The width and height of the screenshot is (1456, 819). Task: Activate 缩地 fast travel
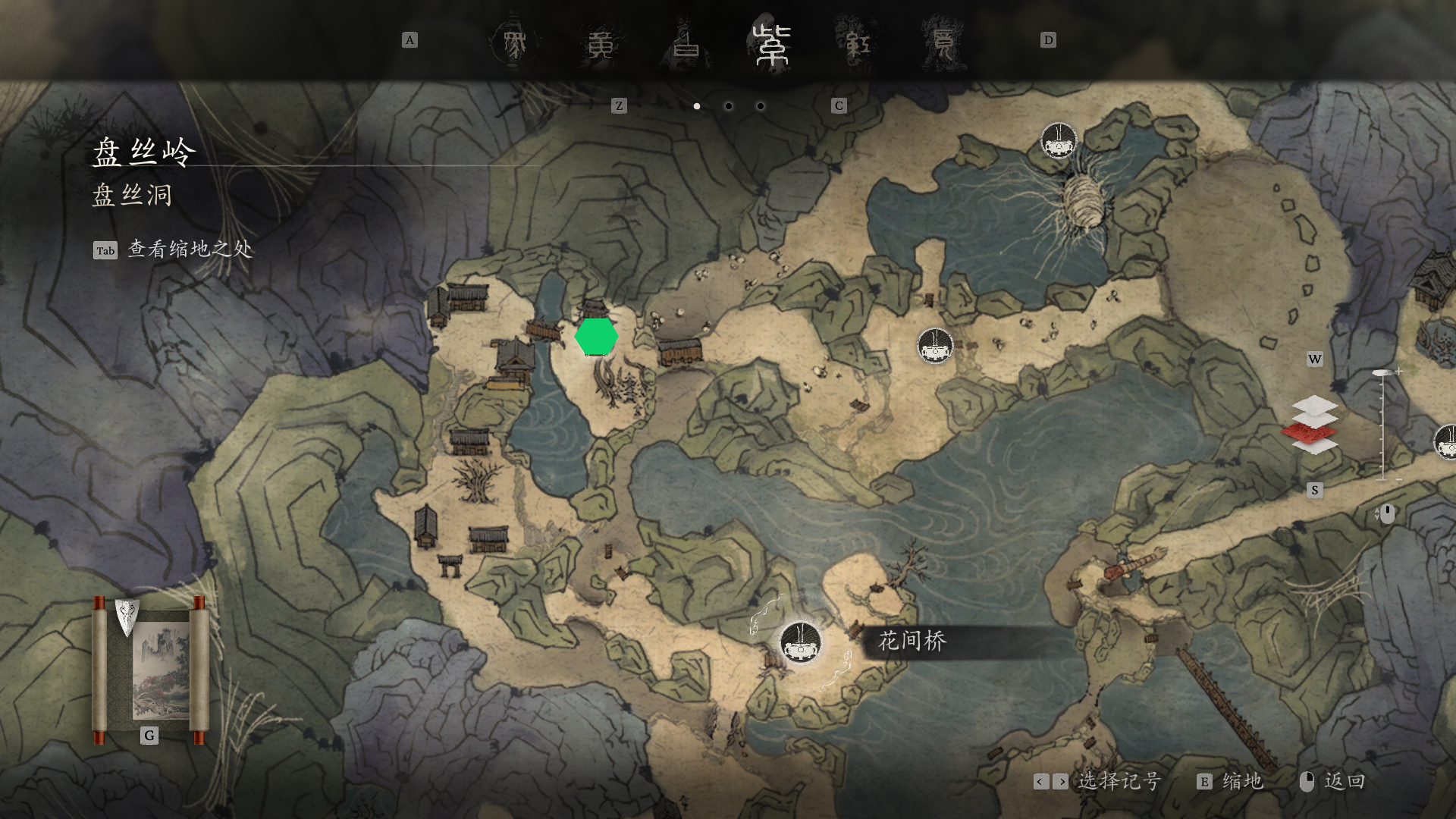1241,782
